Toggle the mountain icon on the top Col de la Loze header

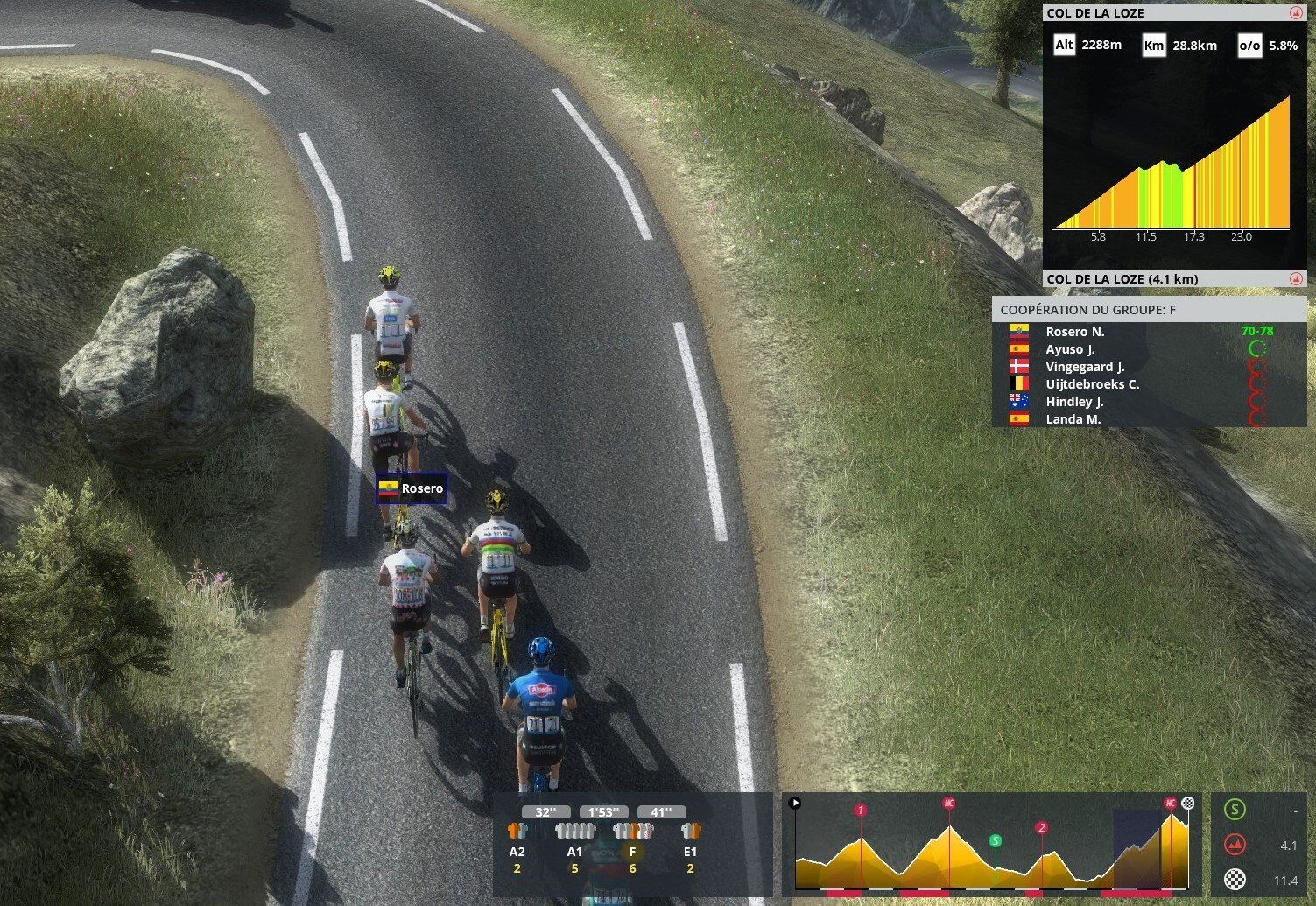click(x=1296, y=13)
